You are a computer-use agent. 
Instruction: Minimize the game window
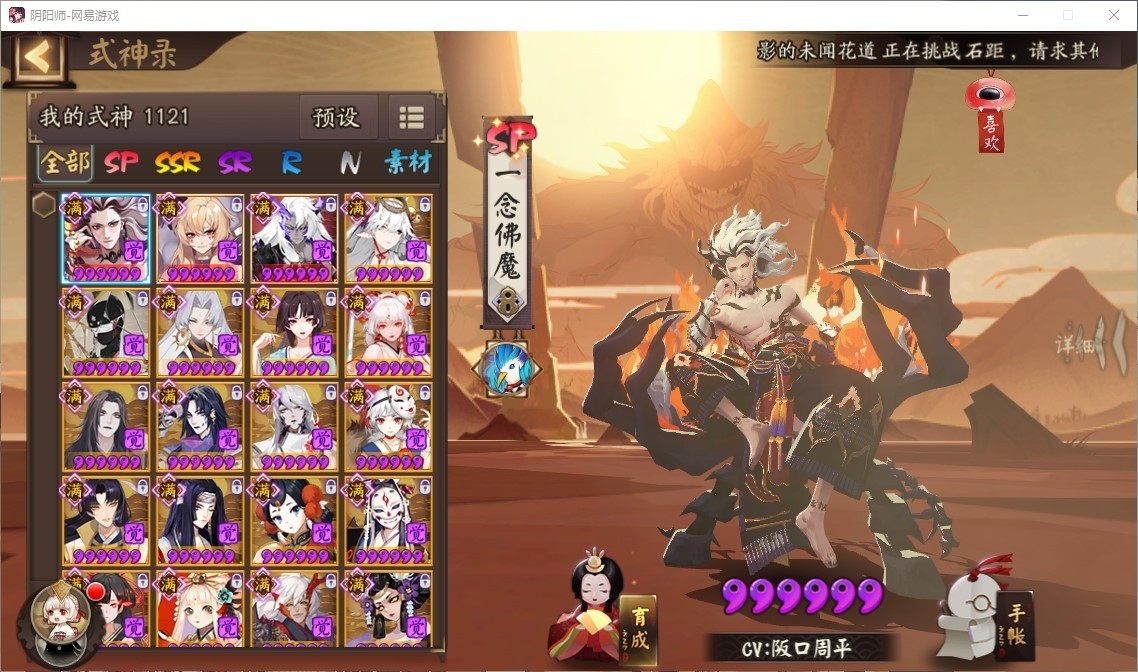tap(1022, 15)
